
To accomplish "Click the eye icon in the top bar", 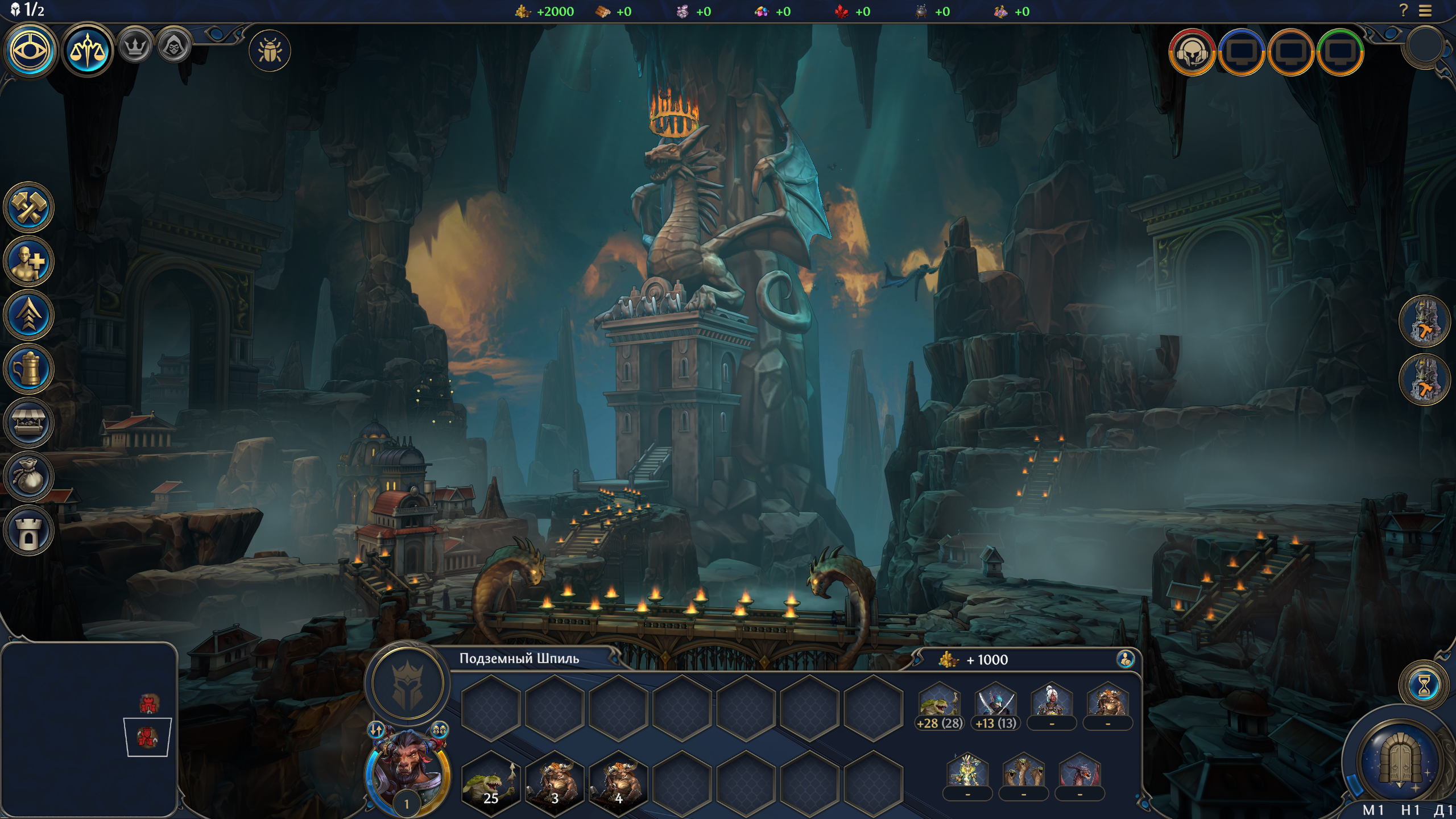I will click(x=31, y=51).
